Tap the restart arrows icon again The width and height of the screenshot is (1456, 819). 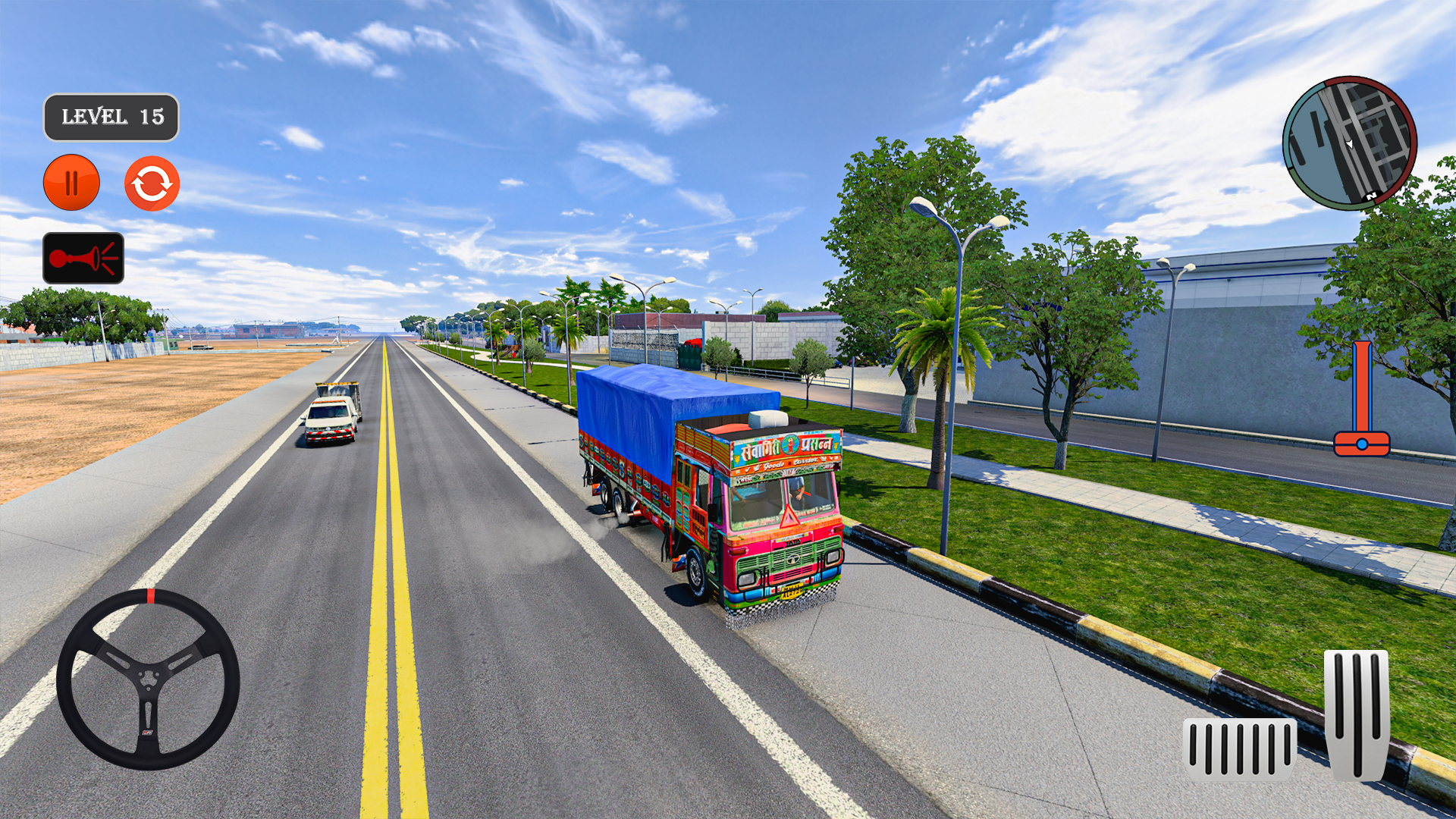tap(151, 182)
